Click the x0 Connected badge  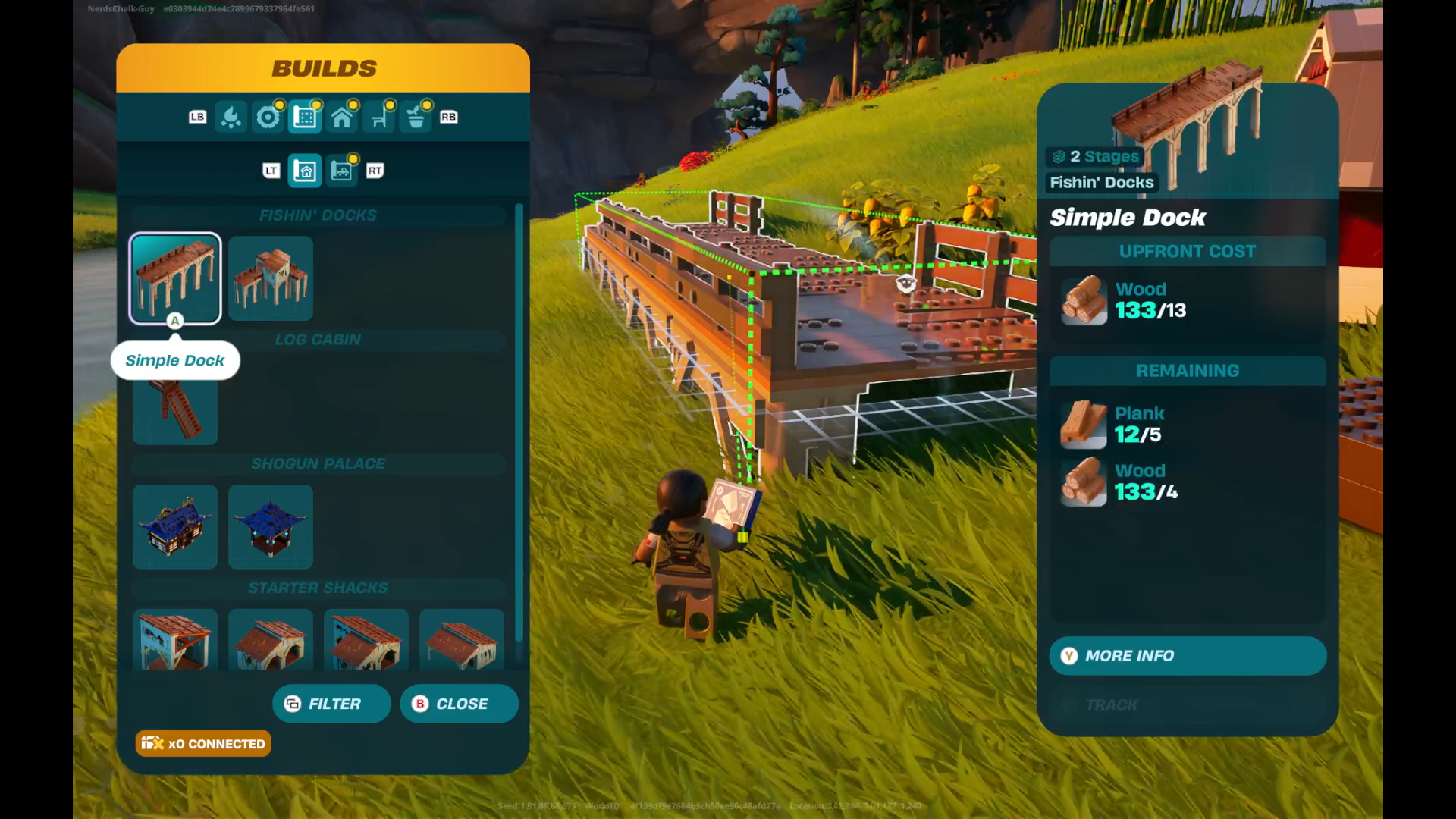[203, 744]
